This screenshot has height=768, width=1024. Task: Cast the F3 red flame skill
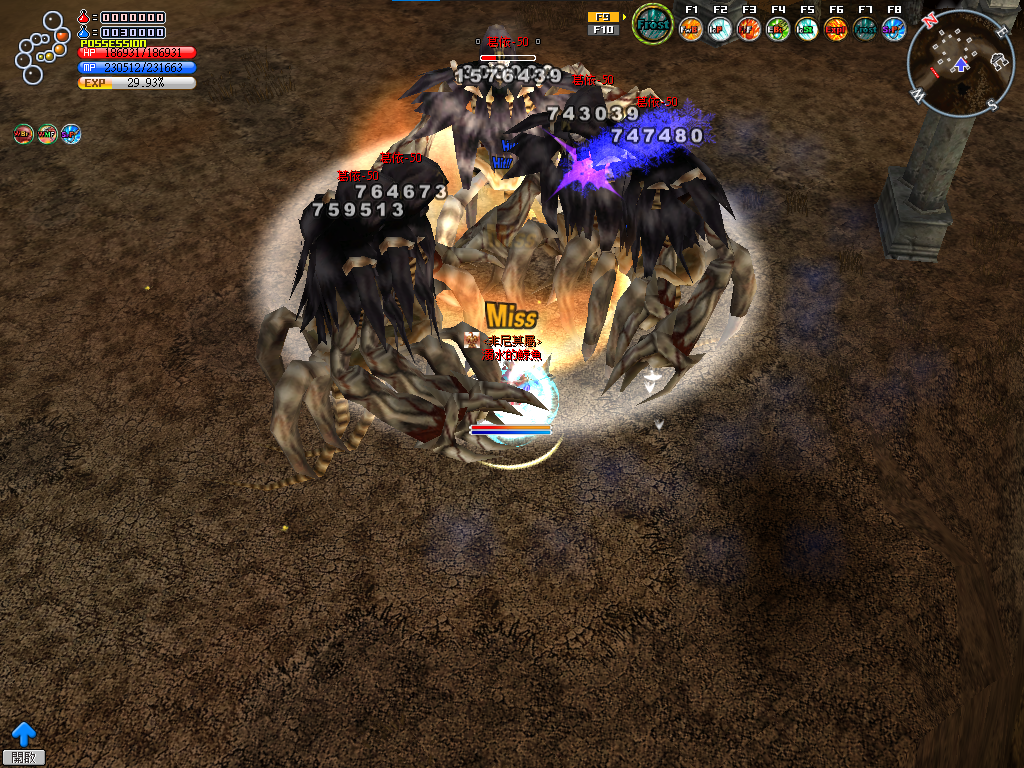(x=749, y=29)
